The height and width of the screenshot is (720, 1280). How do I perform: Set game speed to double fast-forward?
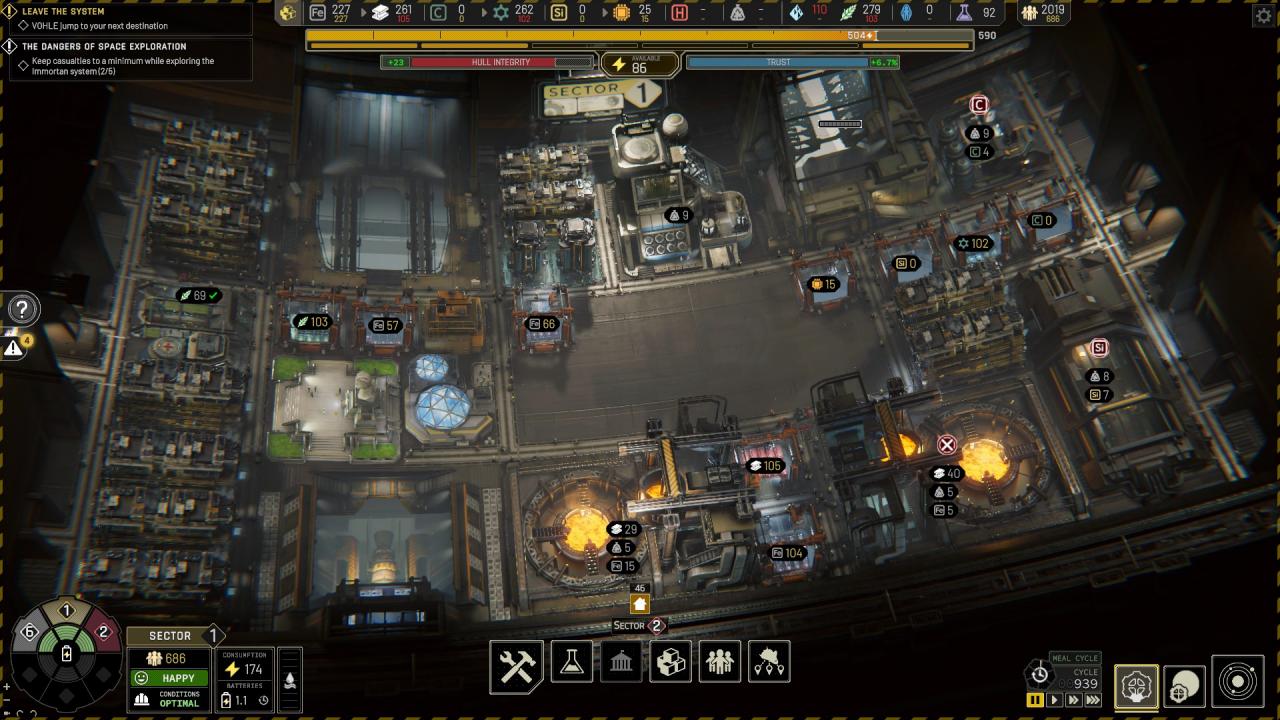pos(1073,700)
